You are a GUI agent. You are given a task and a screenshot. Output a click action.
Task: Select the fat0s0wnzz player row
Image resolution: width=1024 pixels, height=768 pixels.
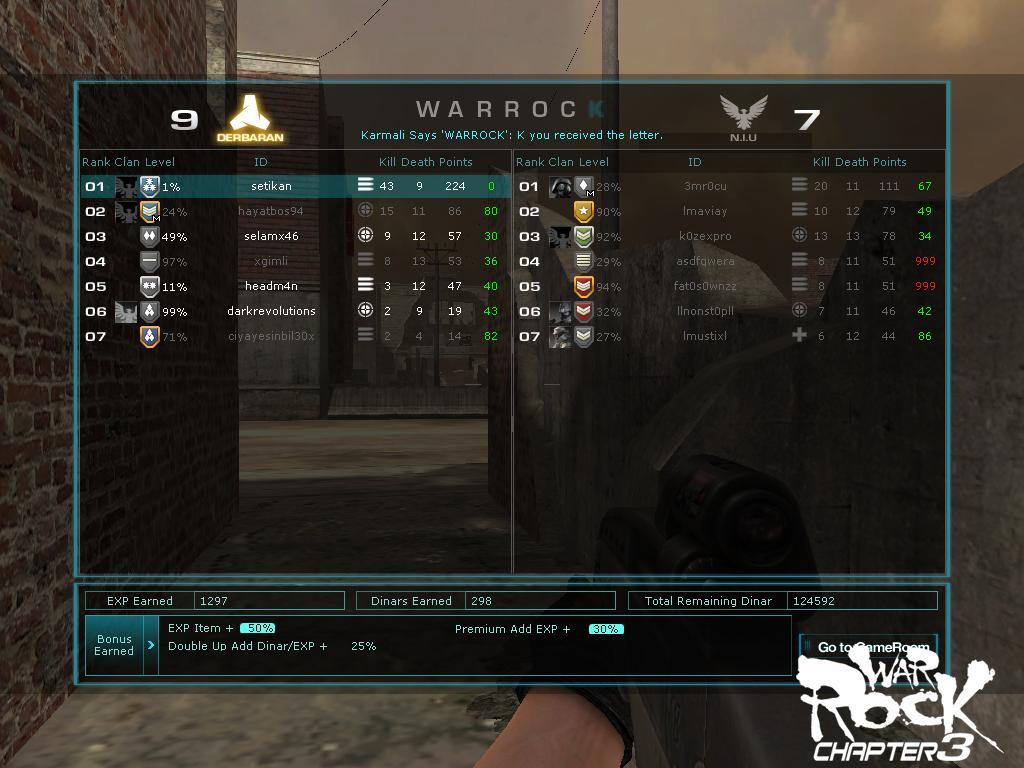[705, 286]
